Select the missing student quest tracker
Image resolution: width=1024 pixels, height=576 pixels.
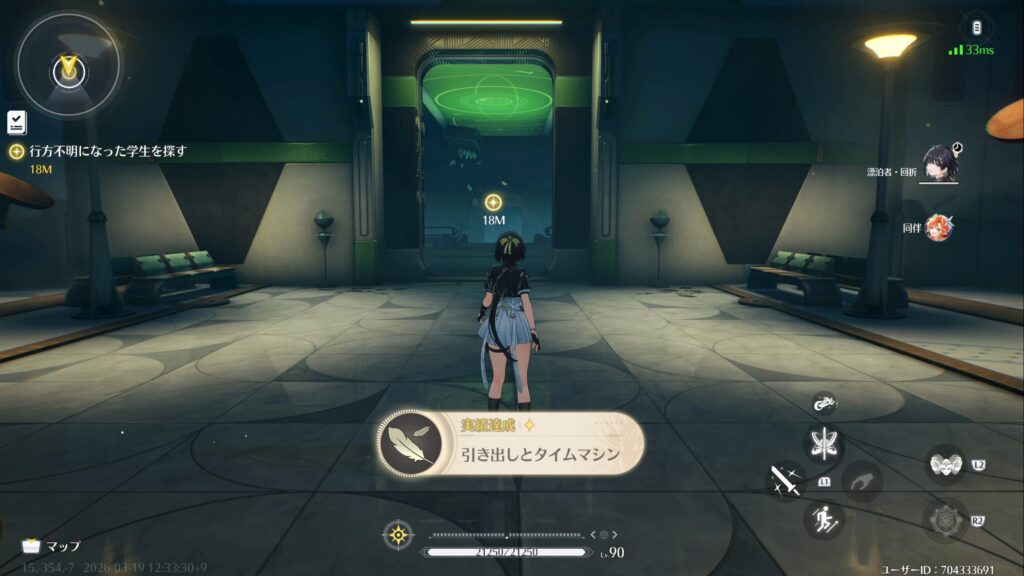(100, 151)
